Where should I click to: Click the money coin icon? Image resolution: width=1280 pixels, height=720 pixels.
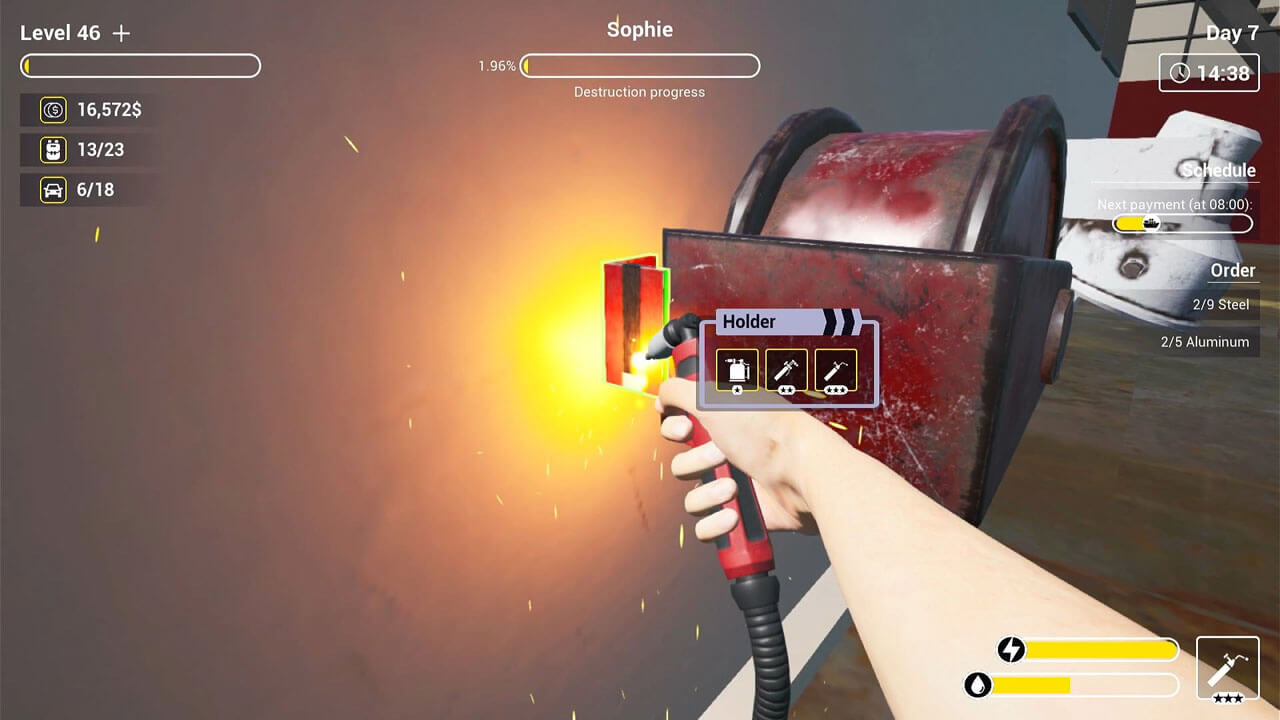(53, 110)
